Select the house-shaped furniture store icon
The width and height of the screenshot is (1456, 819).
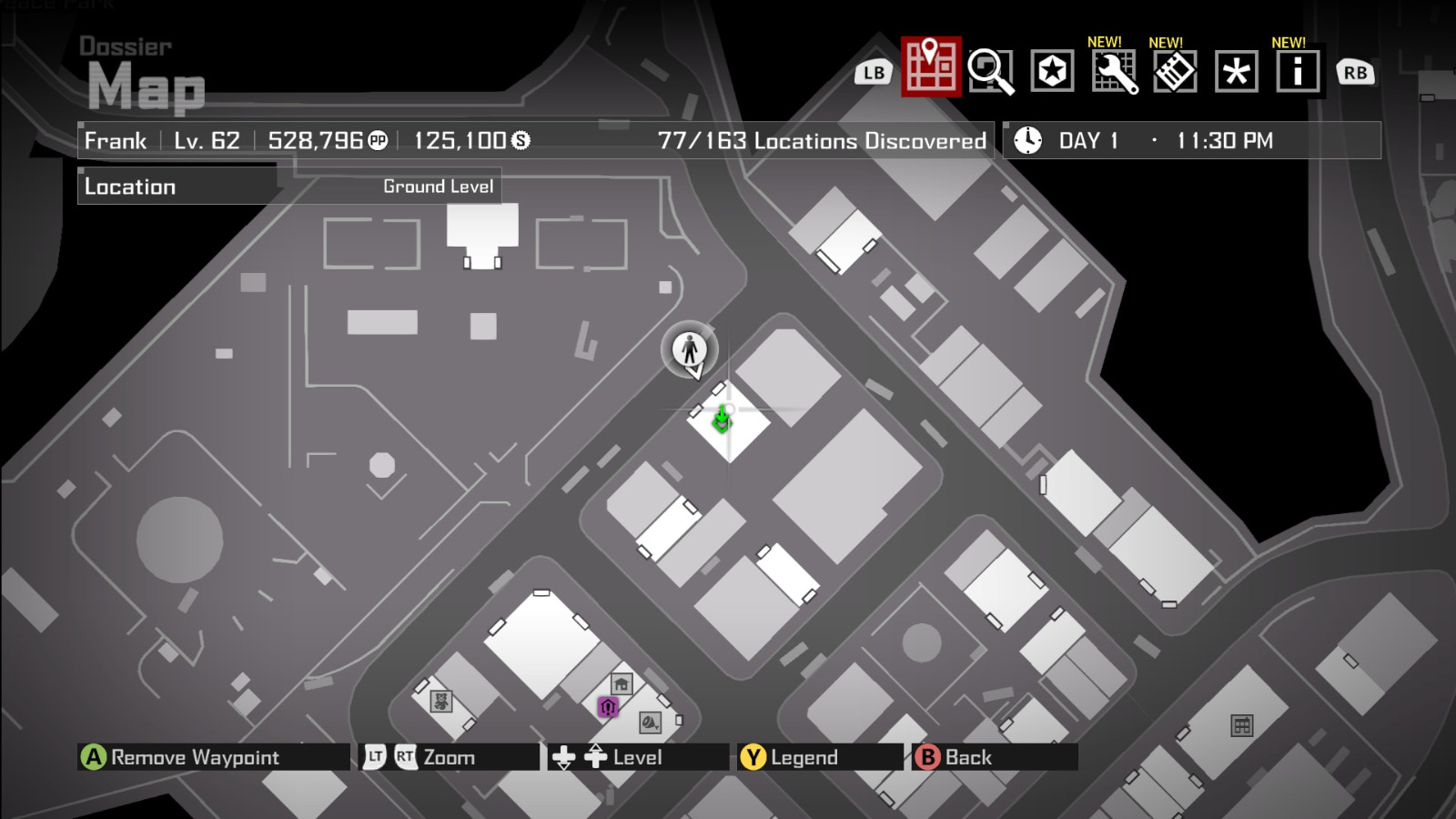pos(620,682)
